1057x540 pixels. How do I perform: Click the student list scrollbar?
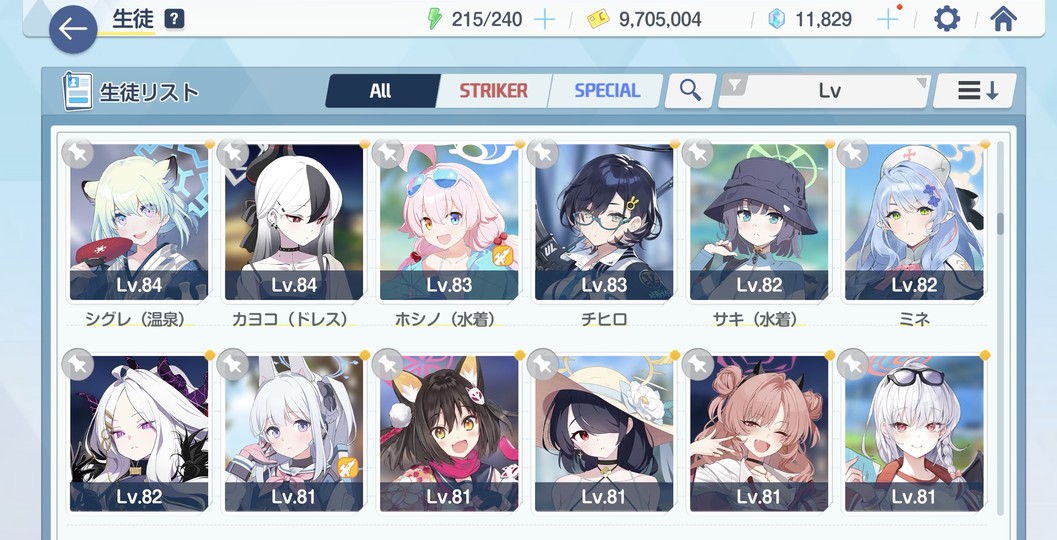pyautogui.click(x=999, y=222)
